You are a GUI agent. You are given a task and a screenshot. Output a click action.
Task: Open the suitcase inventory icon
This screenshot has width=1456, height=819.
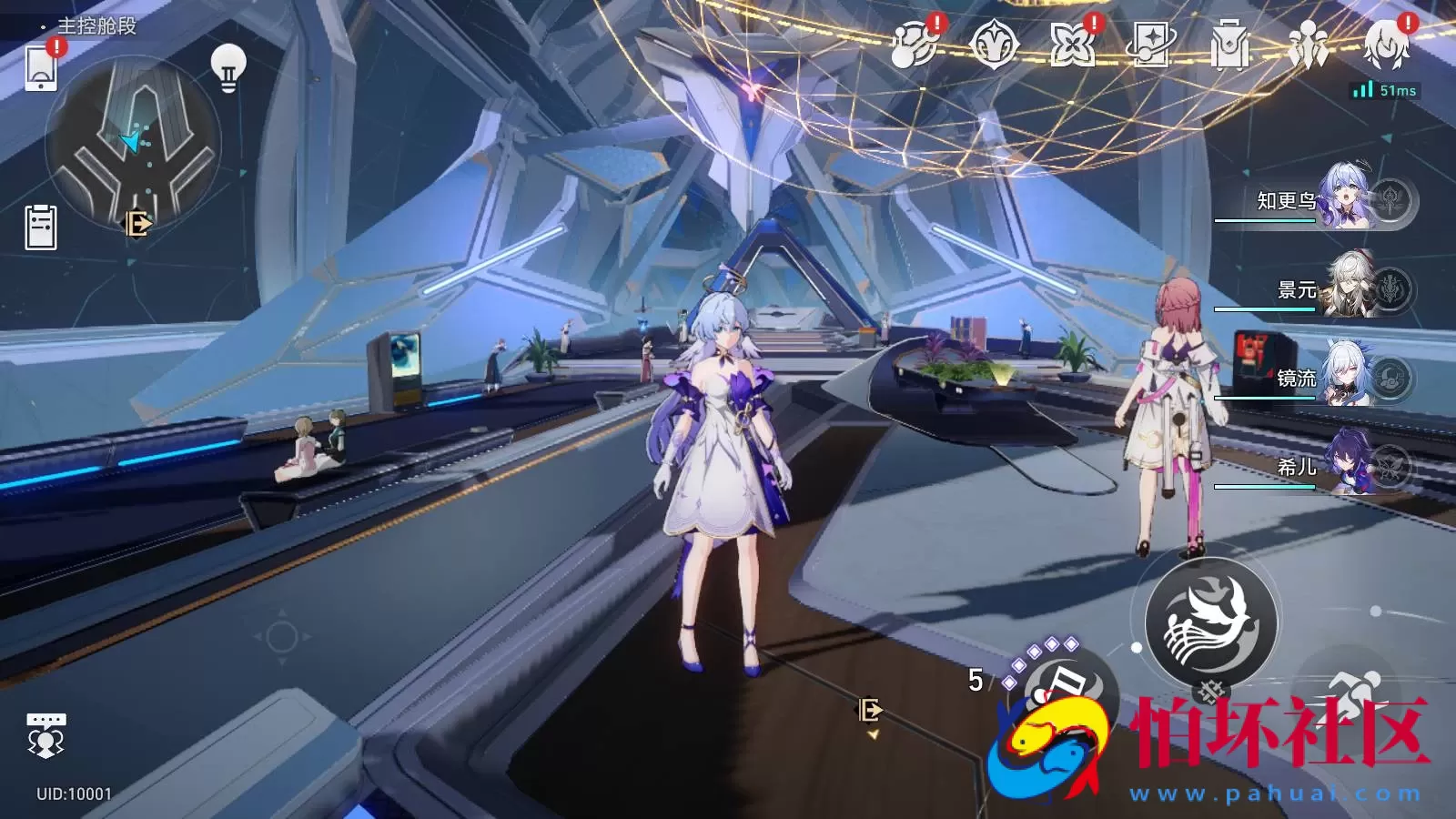point(1229,45)
